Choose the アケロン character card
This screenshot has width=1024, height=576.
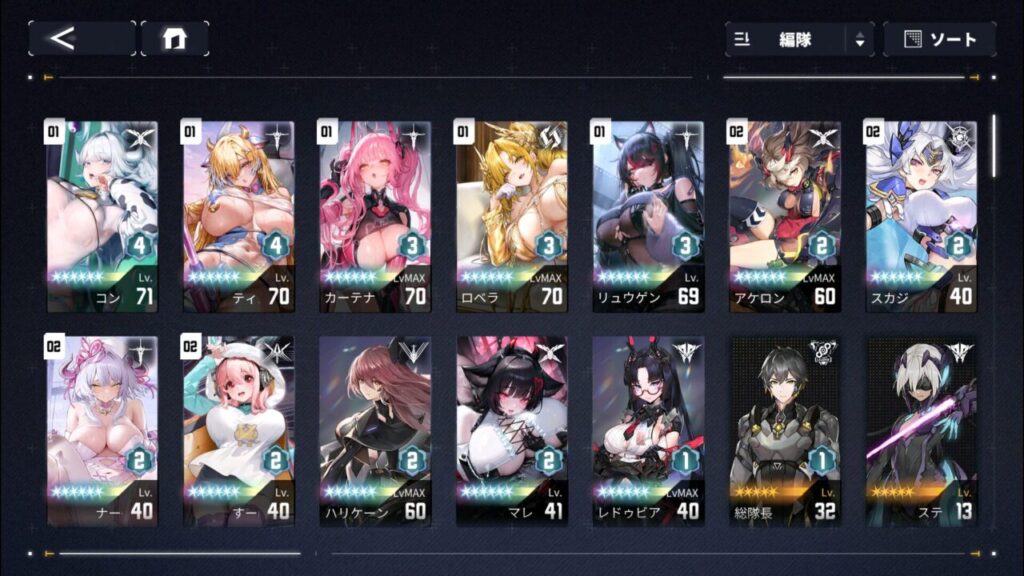pyautogui.click(x=785, y=216)
